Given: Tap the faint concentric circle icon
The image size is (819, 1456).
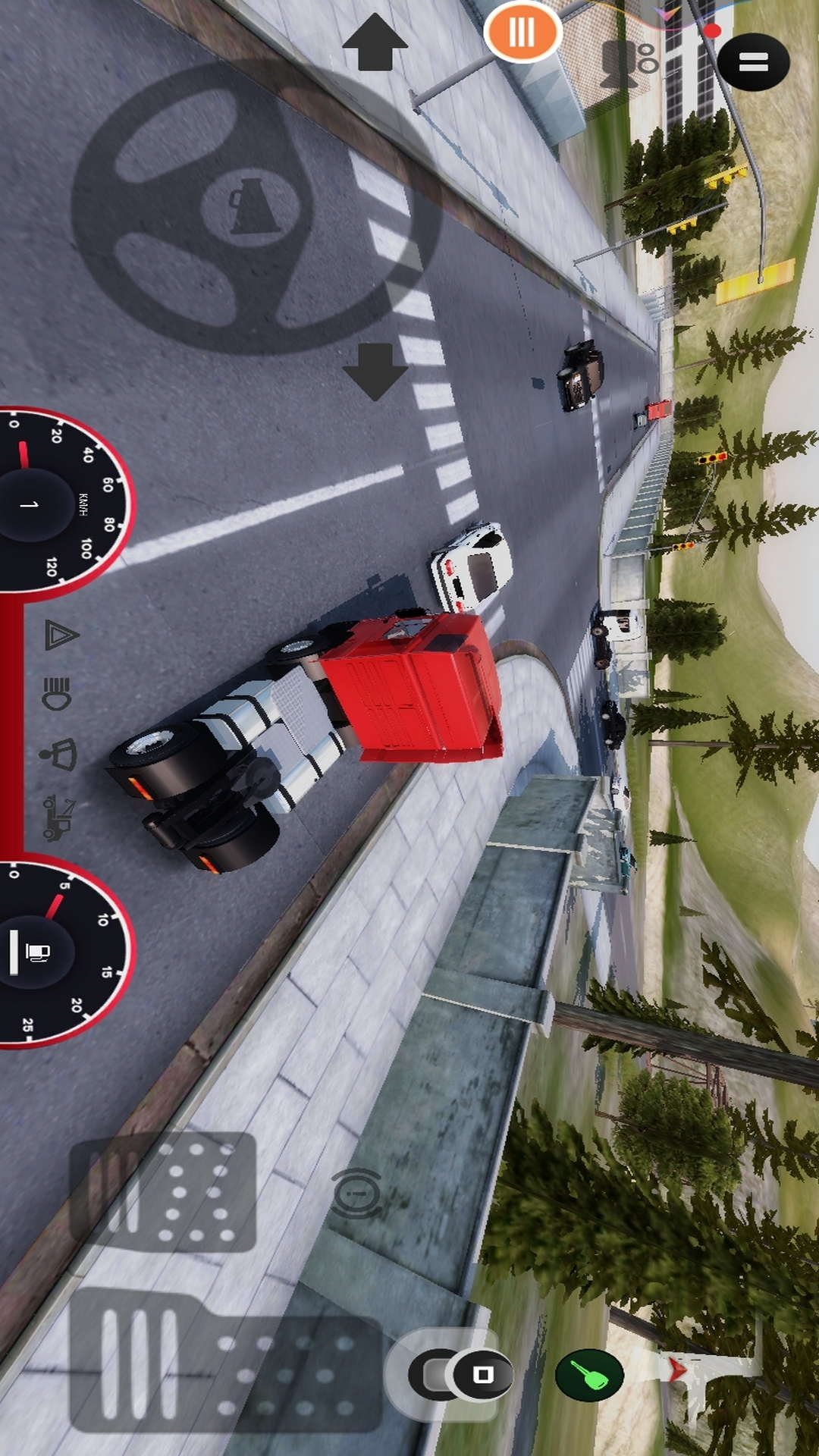Looking at the screenshot, I should click(x=356, y=1194).
